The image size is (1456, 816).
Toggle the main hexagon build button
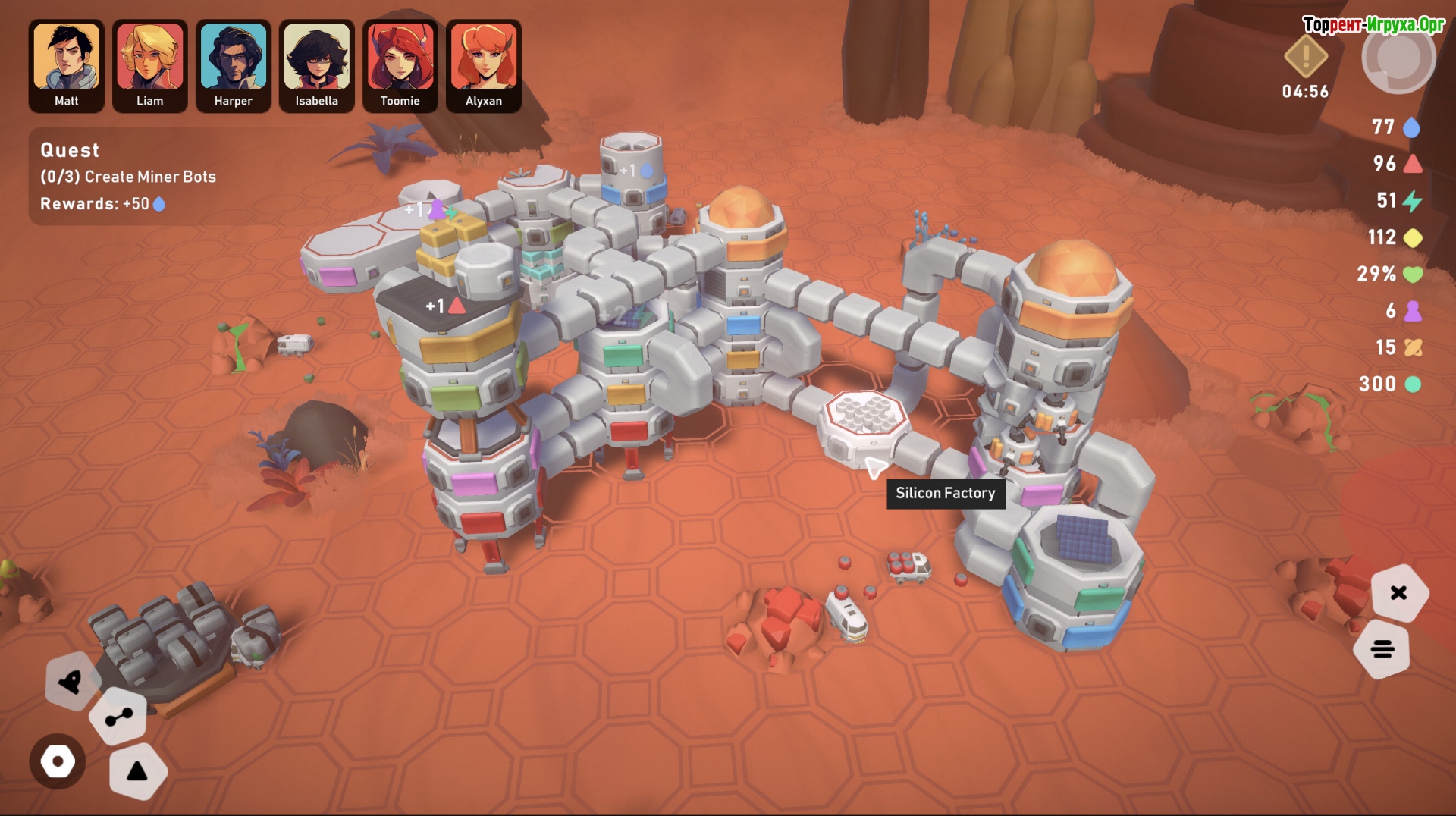tap(58, 761)
